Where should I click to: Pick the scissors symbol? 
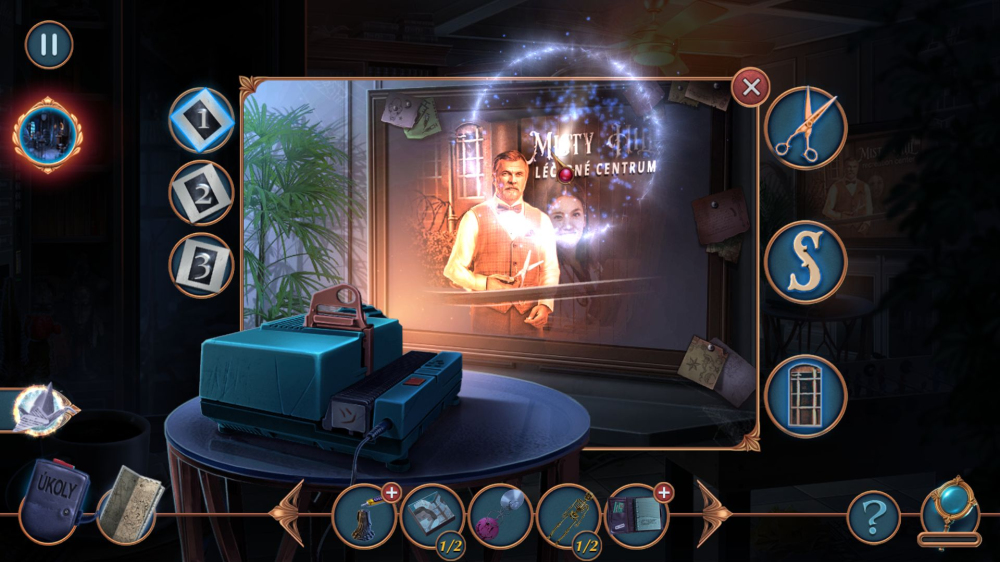806,127
